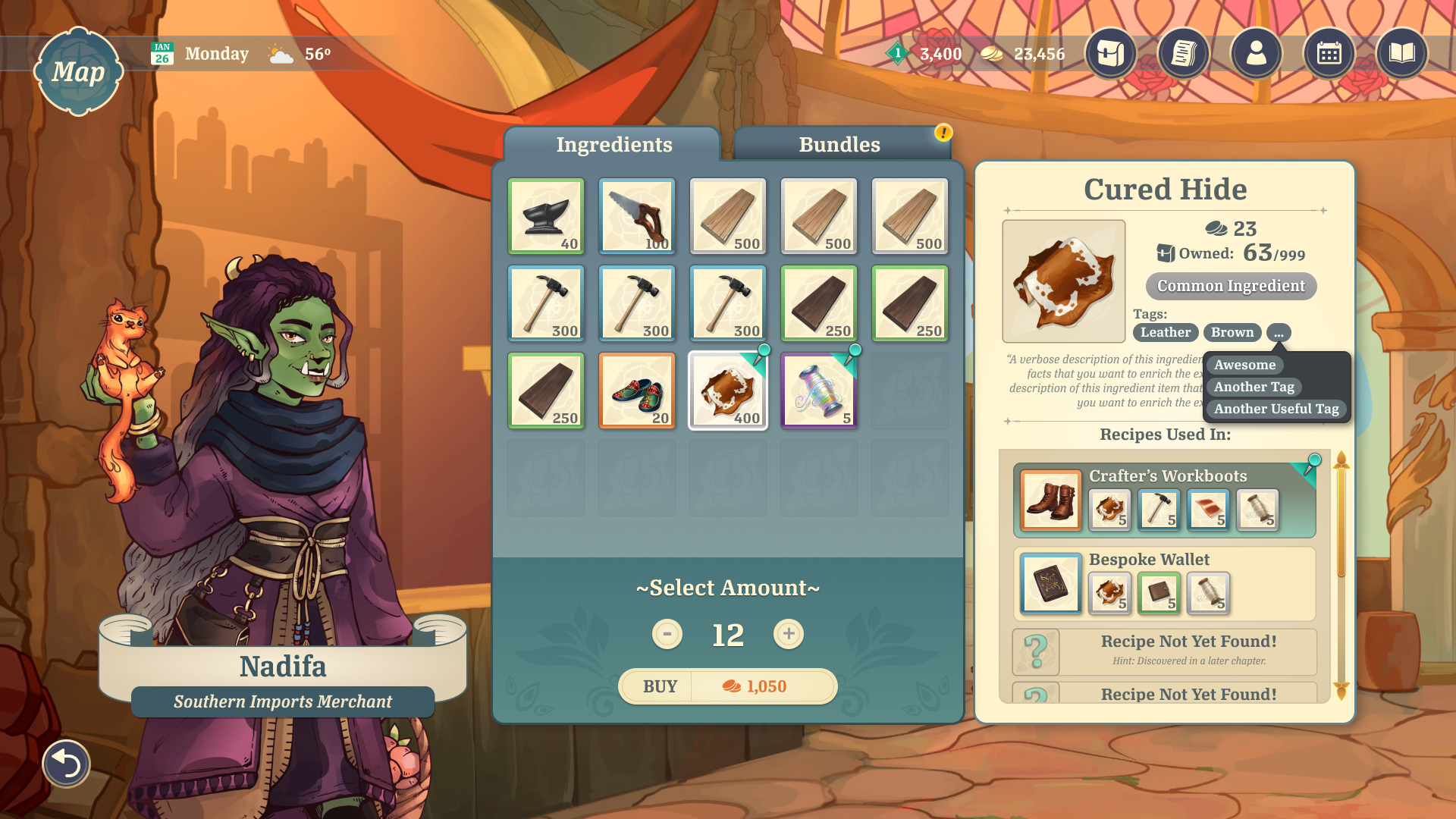Image resolution: width=1456 pixels, height=819 pixels.
Task: Open the calendar icon
Action: [x=1329, y=53]
